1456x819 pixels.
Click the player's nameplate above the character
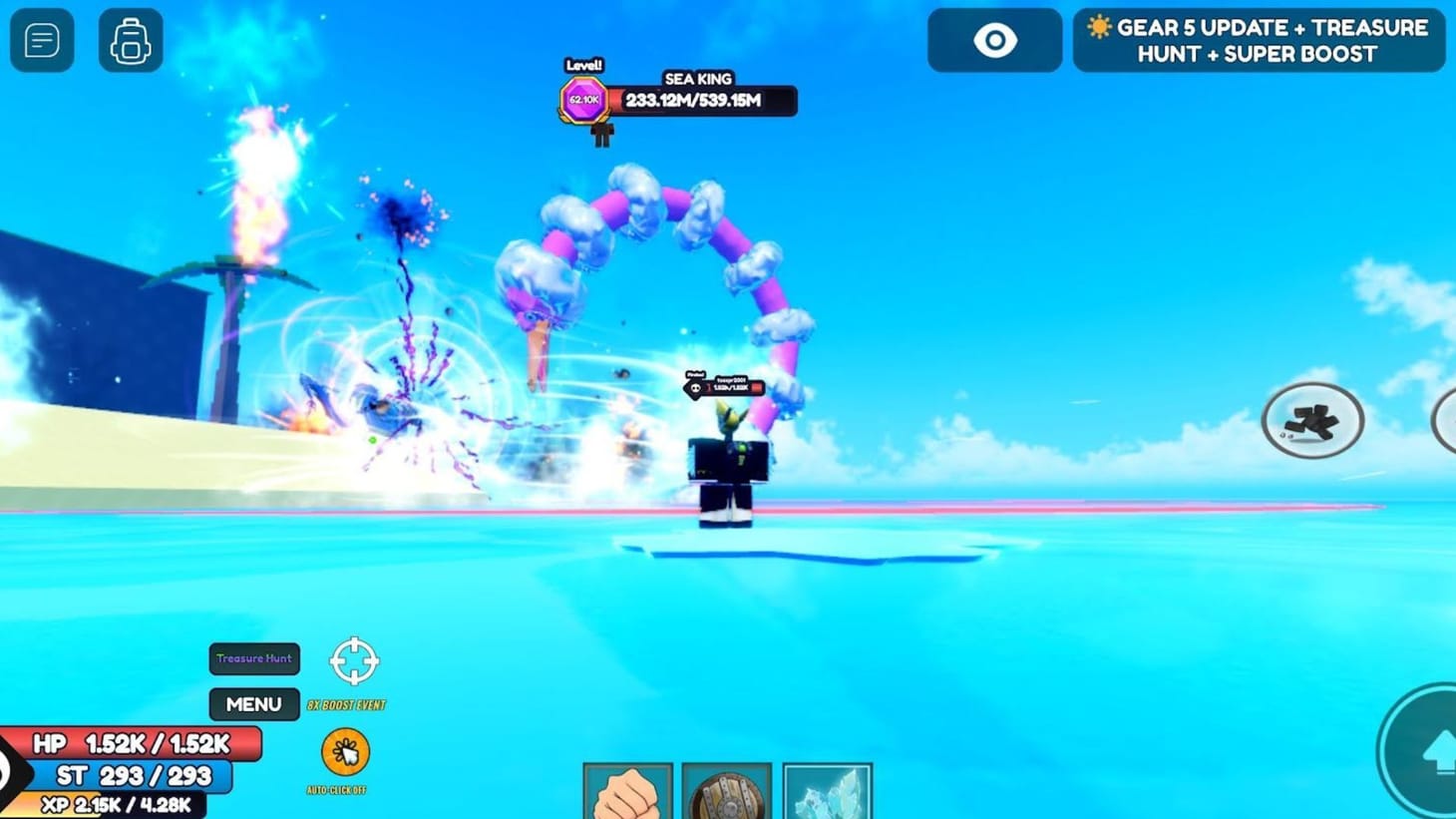coord(723,387)
